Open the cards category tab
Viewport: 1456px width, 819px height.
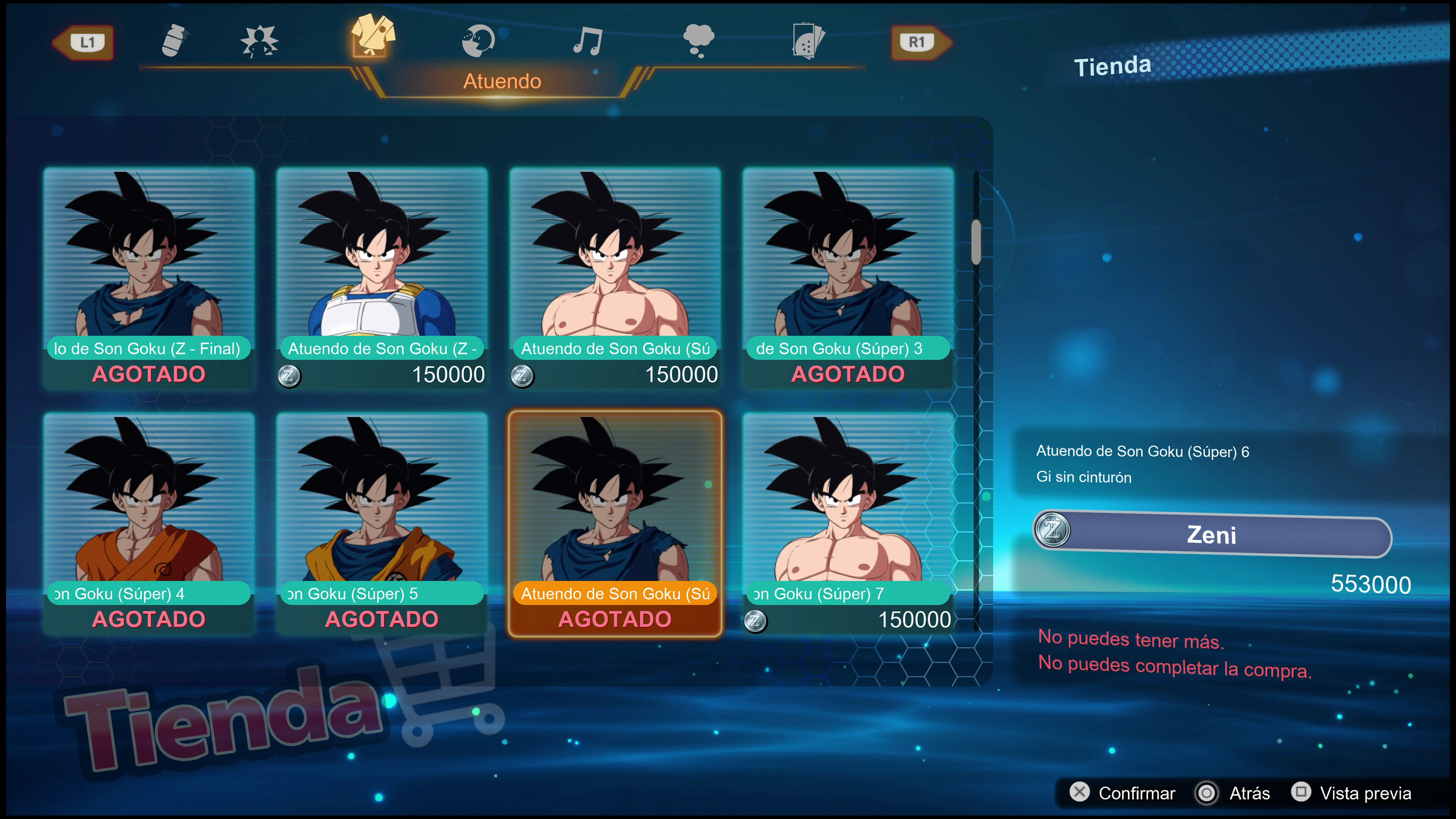(808, 41)
